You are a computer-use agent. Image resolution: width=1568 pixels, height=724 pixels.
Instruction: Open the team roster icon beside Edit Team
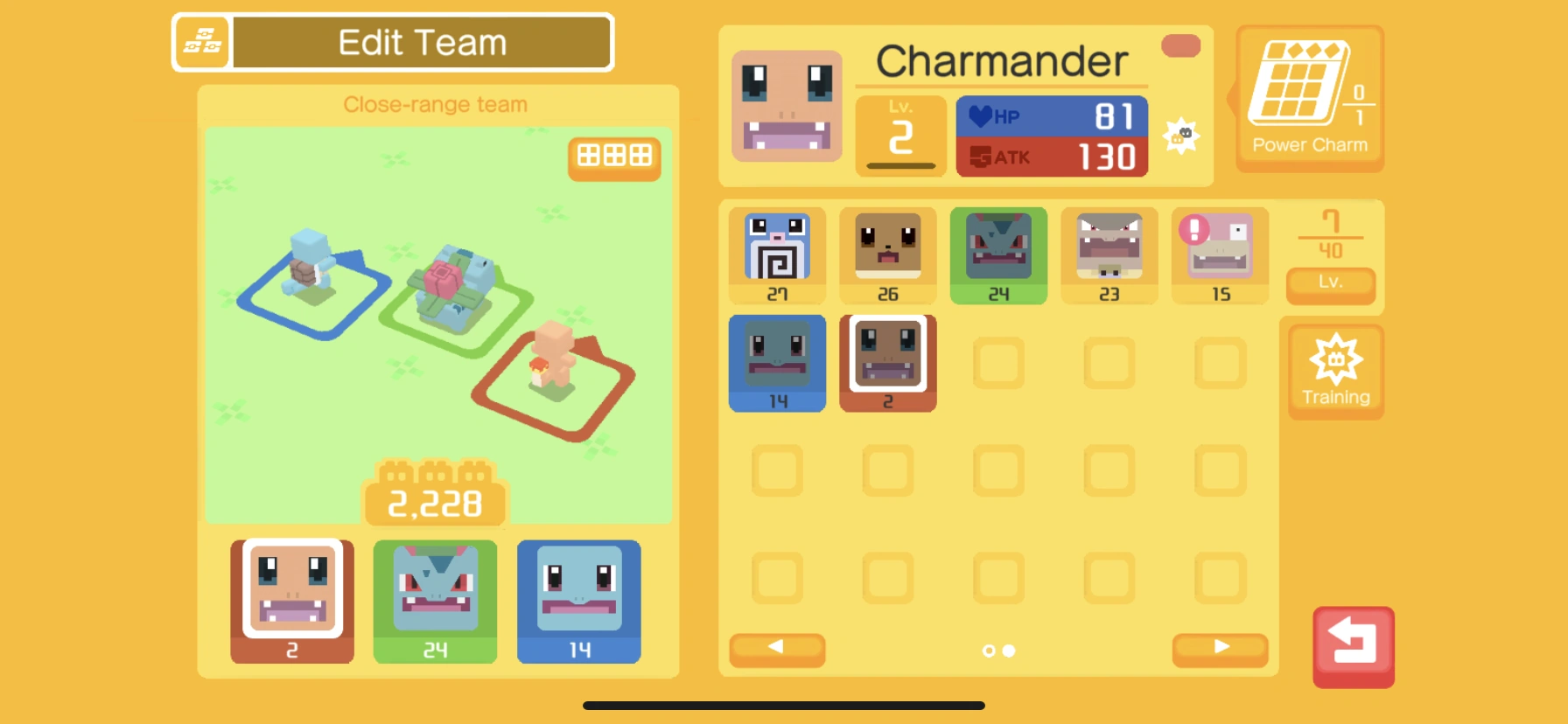[x=202, y=40]
